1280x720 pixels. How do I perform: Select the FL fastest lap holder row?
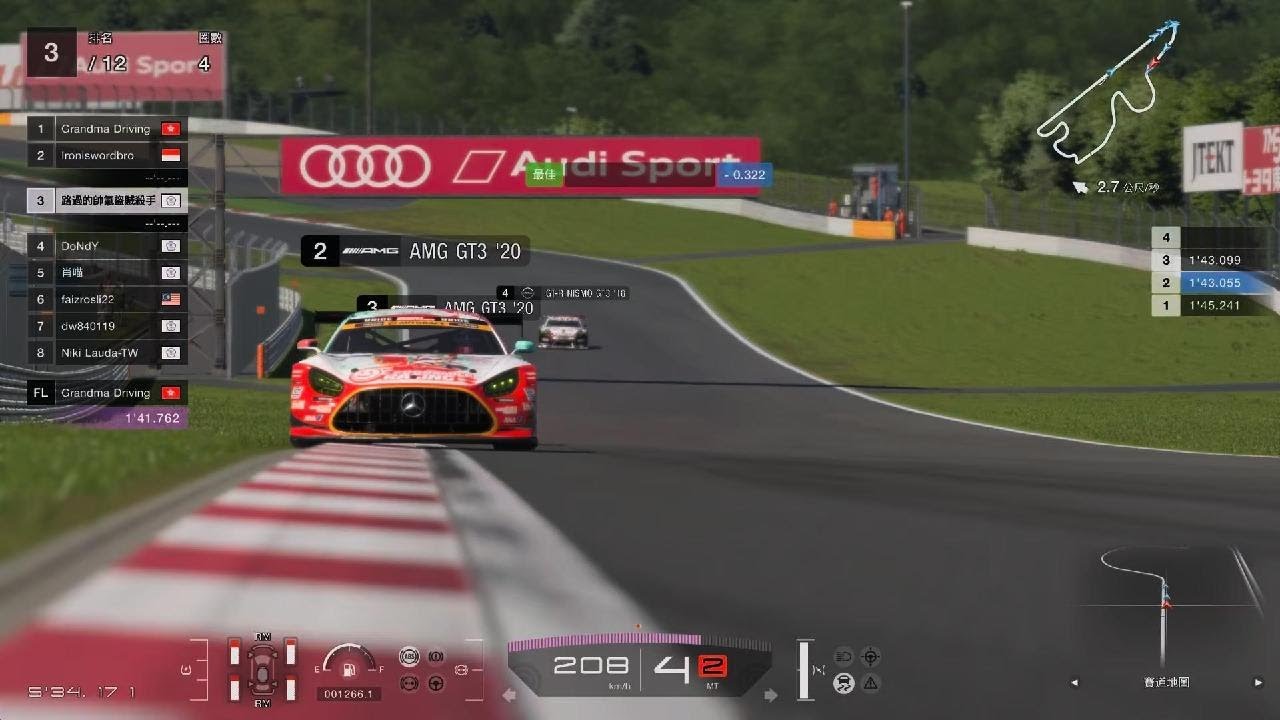tap(106, 393)
